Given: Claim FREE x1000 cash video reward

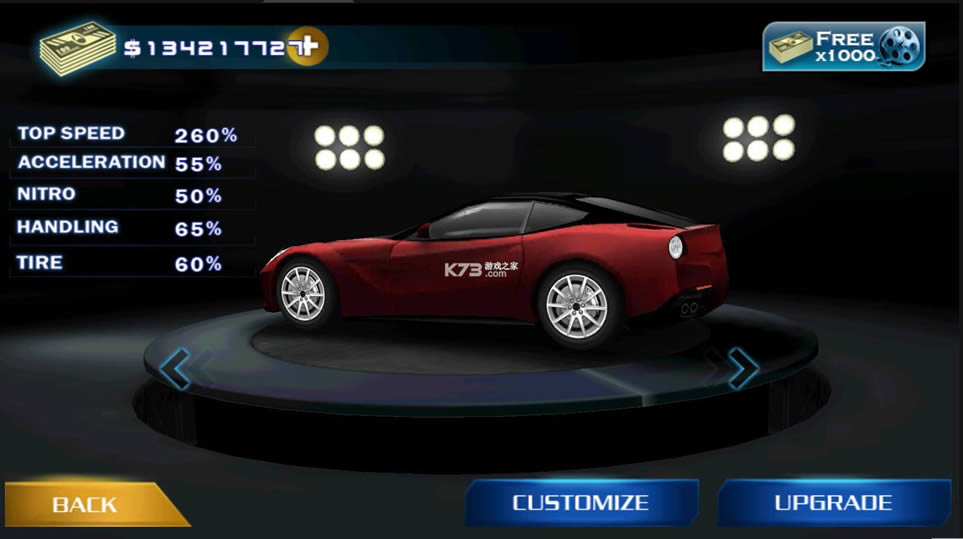Looking at the screenshot, I should coord(844,47).
